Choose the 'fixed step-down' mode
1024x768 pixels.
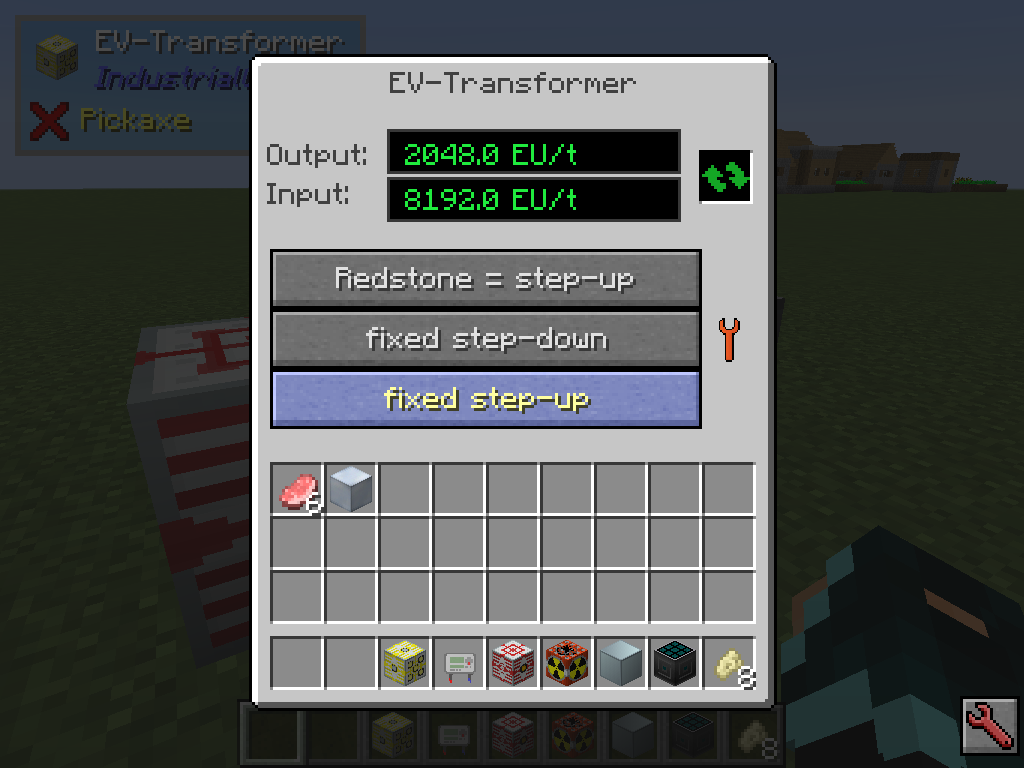[485, 339]
